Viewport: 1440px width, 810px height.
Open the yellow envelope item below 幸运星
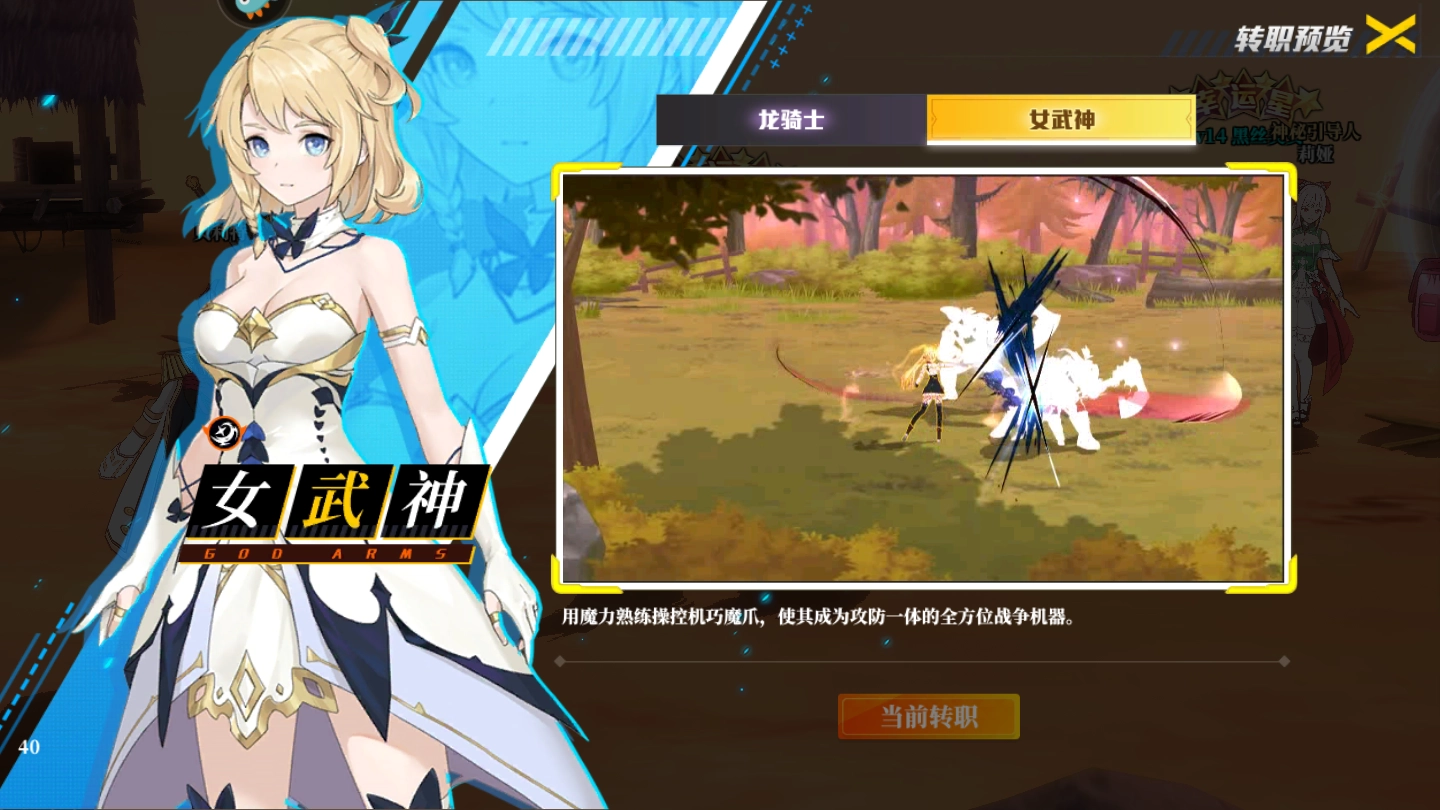point(1165,120)
